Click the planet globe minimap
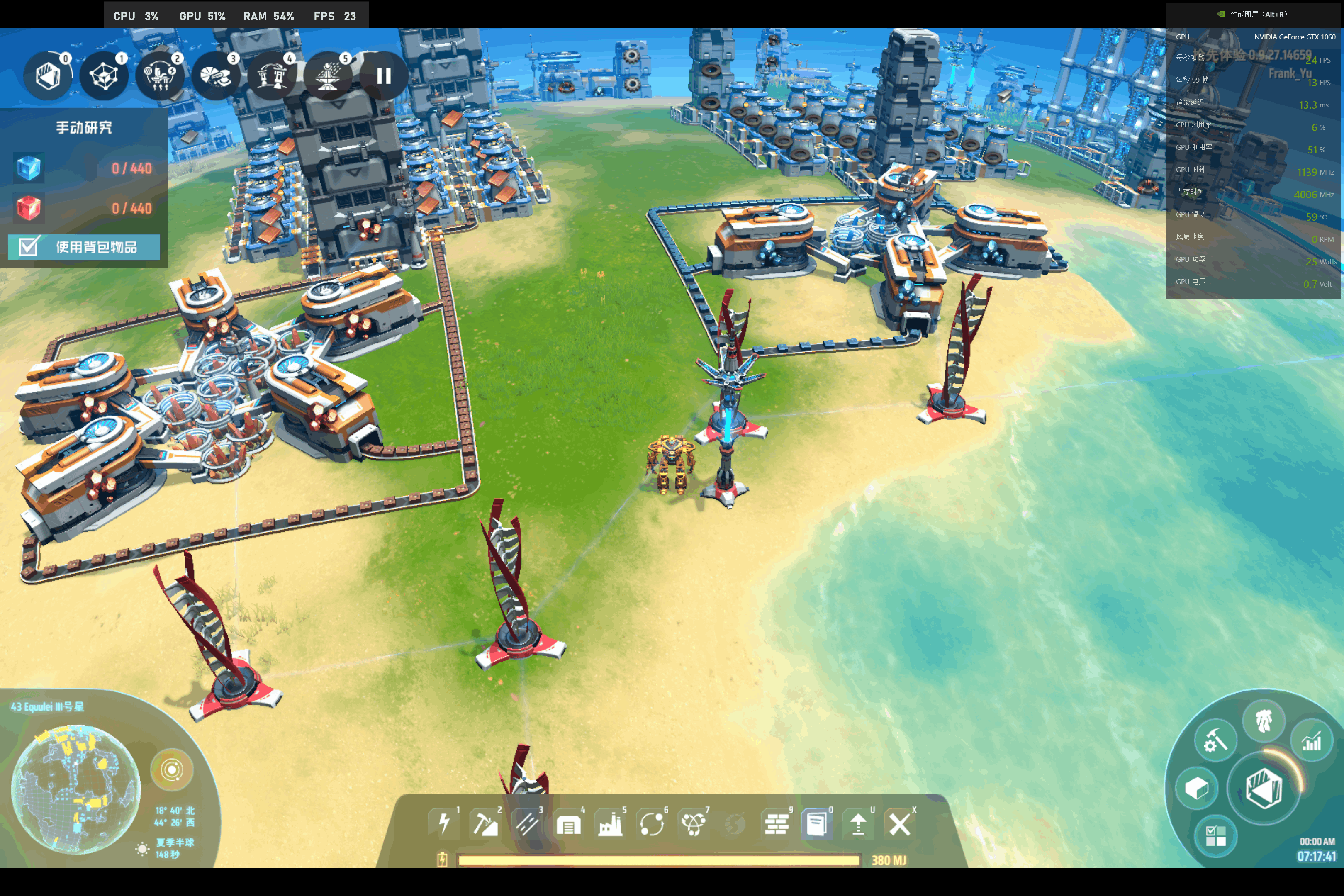Viewport: 1344px width, 896px height. click(x=75, y=789)
